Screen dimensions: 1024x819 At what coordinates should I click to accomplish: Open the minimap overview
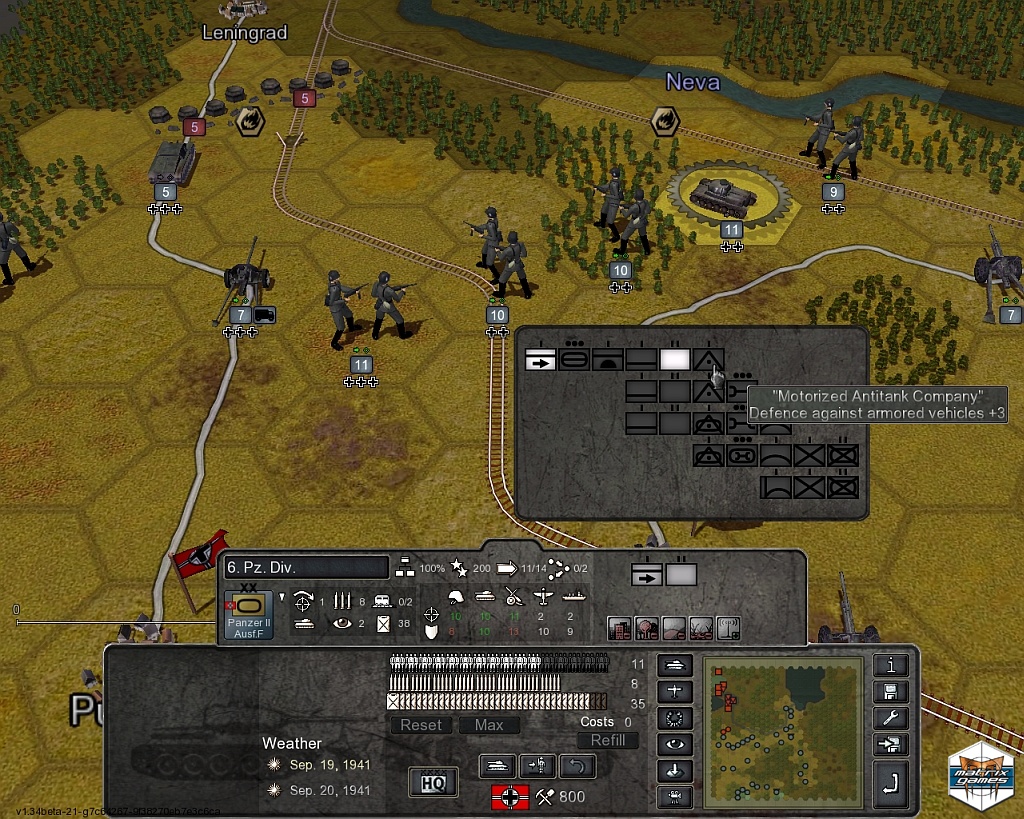[782, 731]
